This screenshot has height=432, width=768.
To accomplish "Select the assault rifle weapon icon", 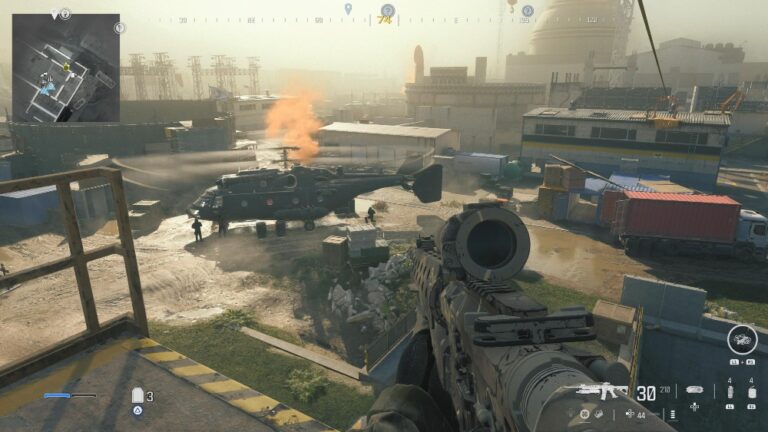I will [x=598, y=391].
